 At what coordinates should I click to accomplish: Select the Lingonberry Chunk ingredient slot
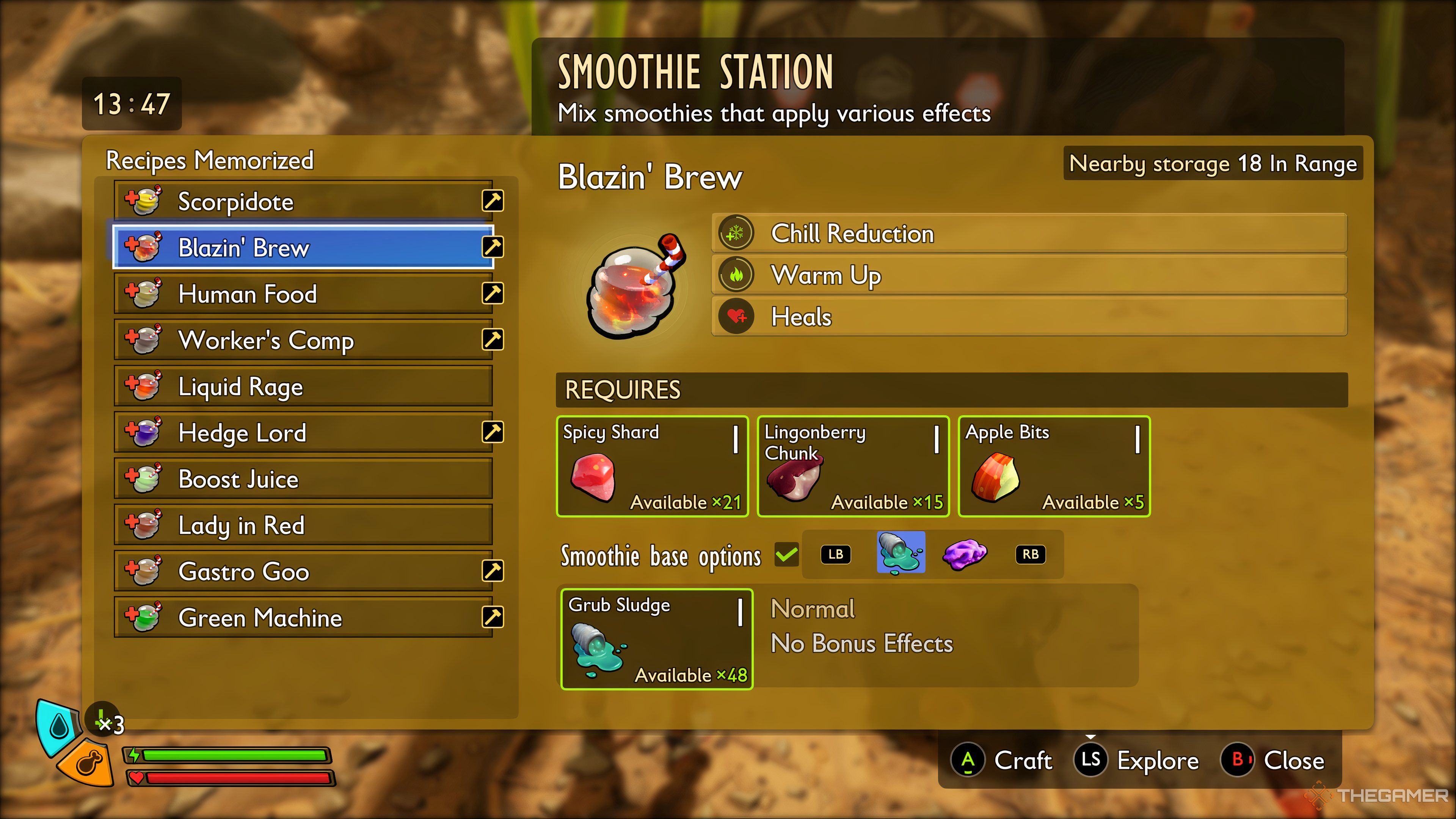853,466
